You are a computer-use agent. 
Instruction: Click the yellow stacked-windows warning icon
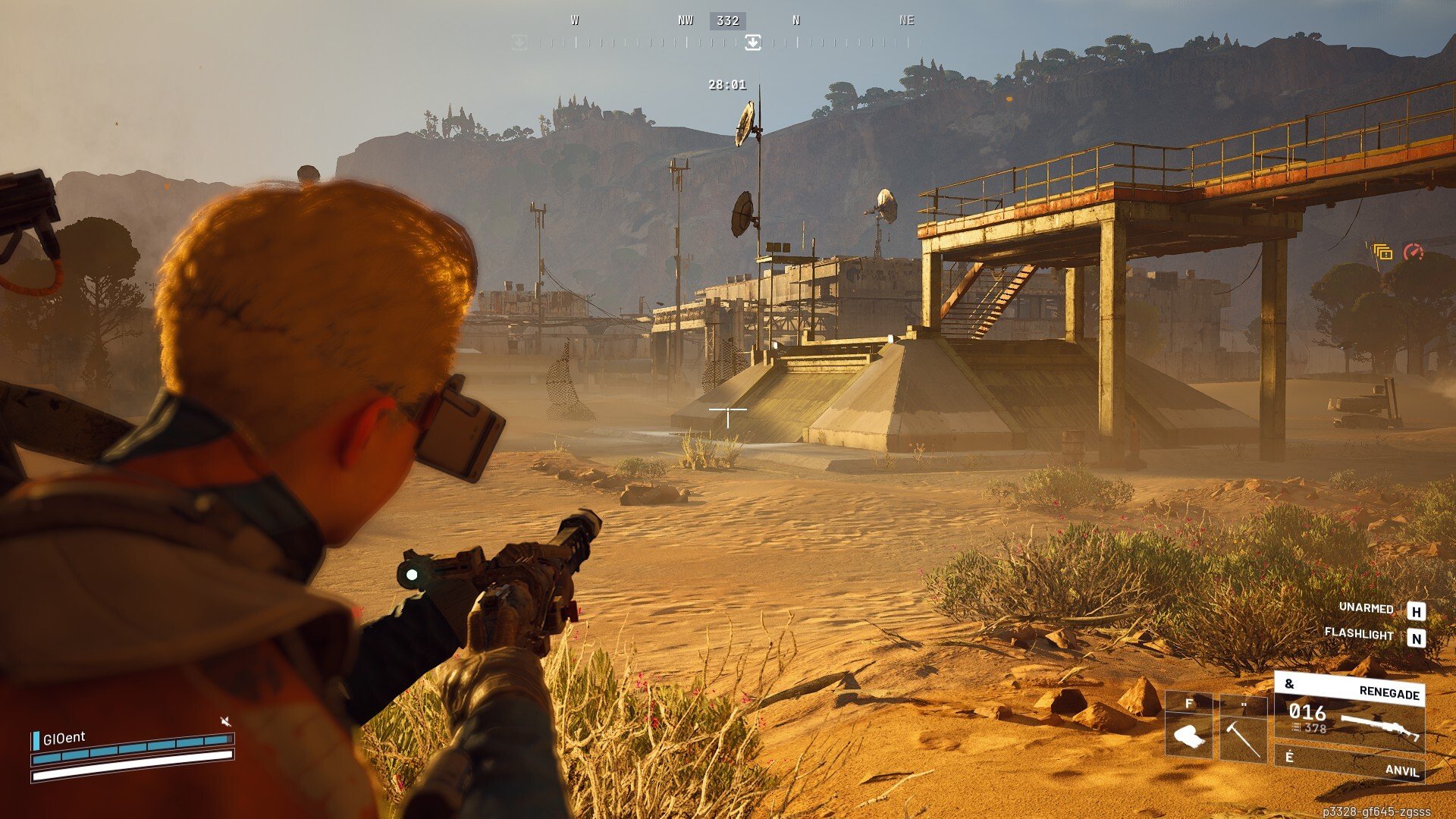[1382, 252]
